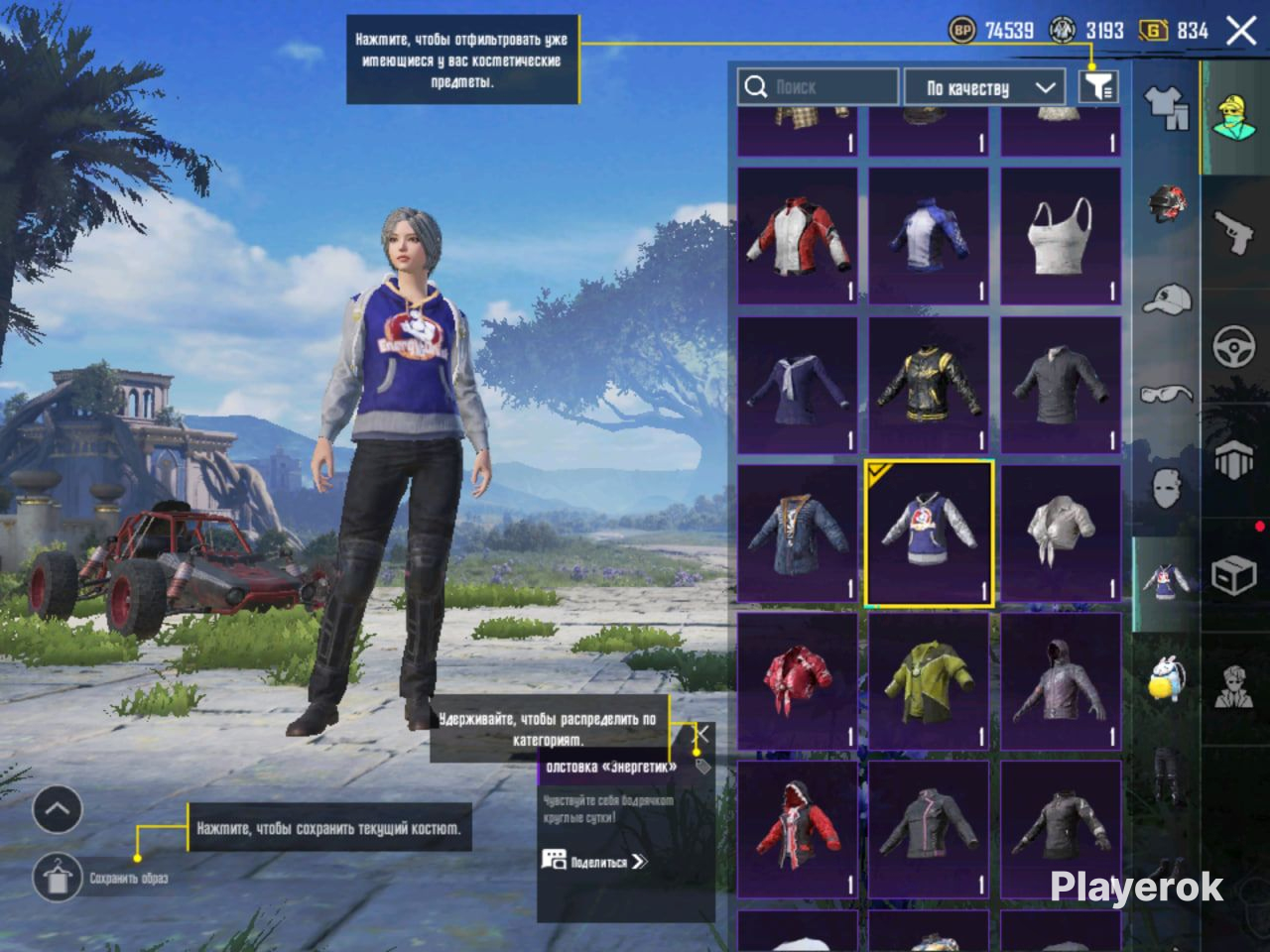1270x952 pixels.
Task: Open the "По качеству" sort dropdown
Action: (x=984, y=87)
